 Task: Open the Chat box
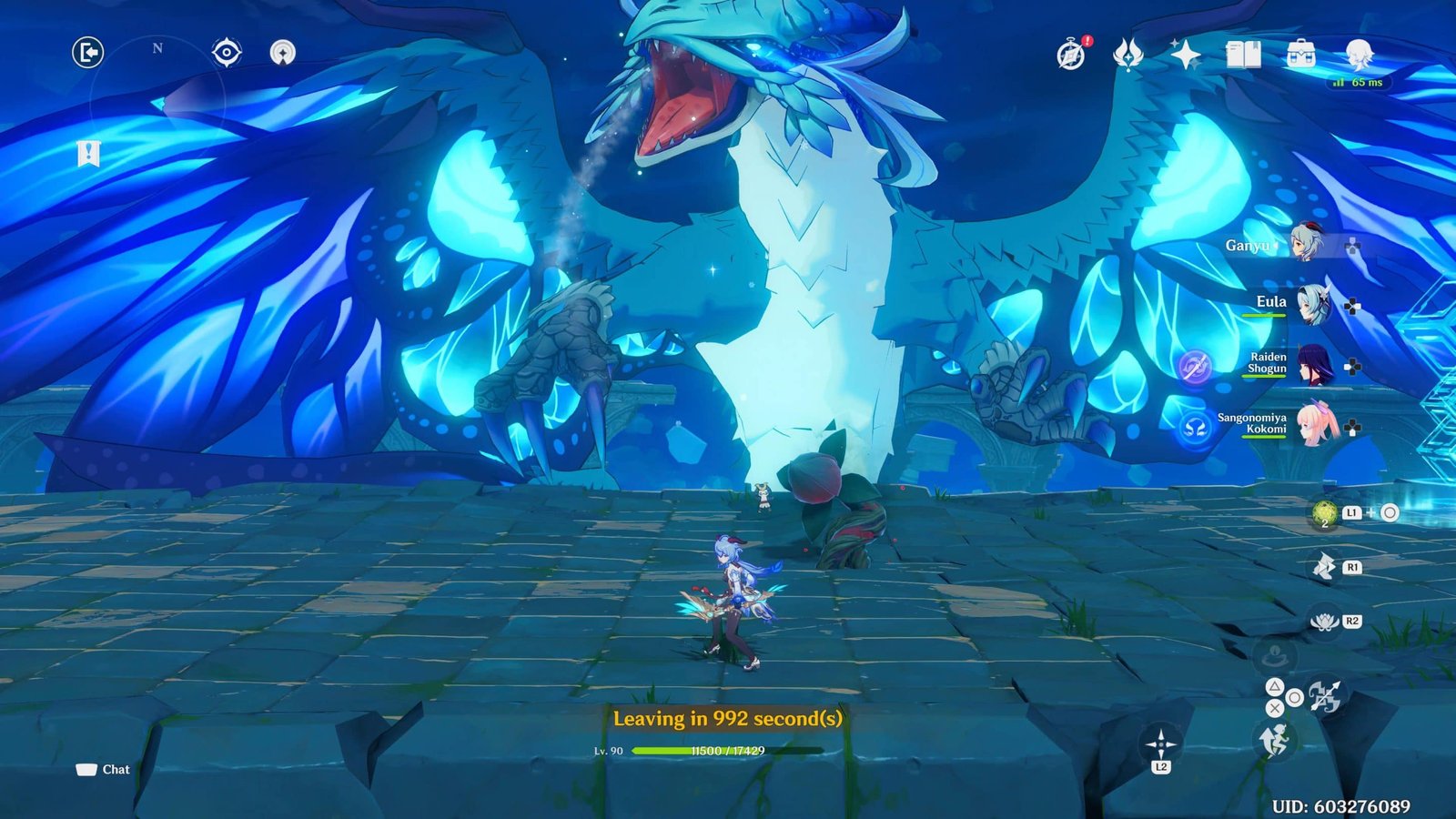(103, 770)
